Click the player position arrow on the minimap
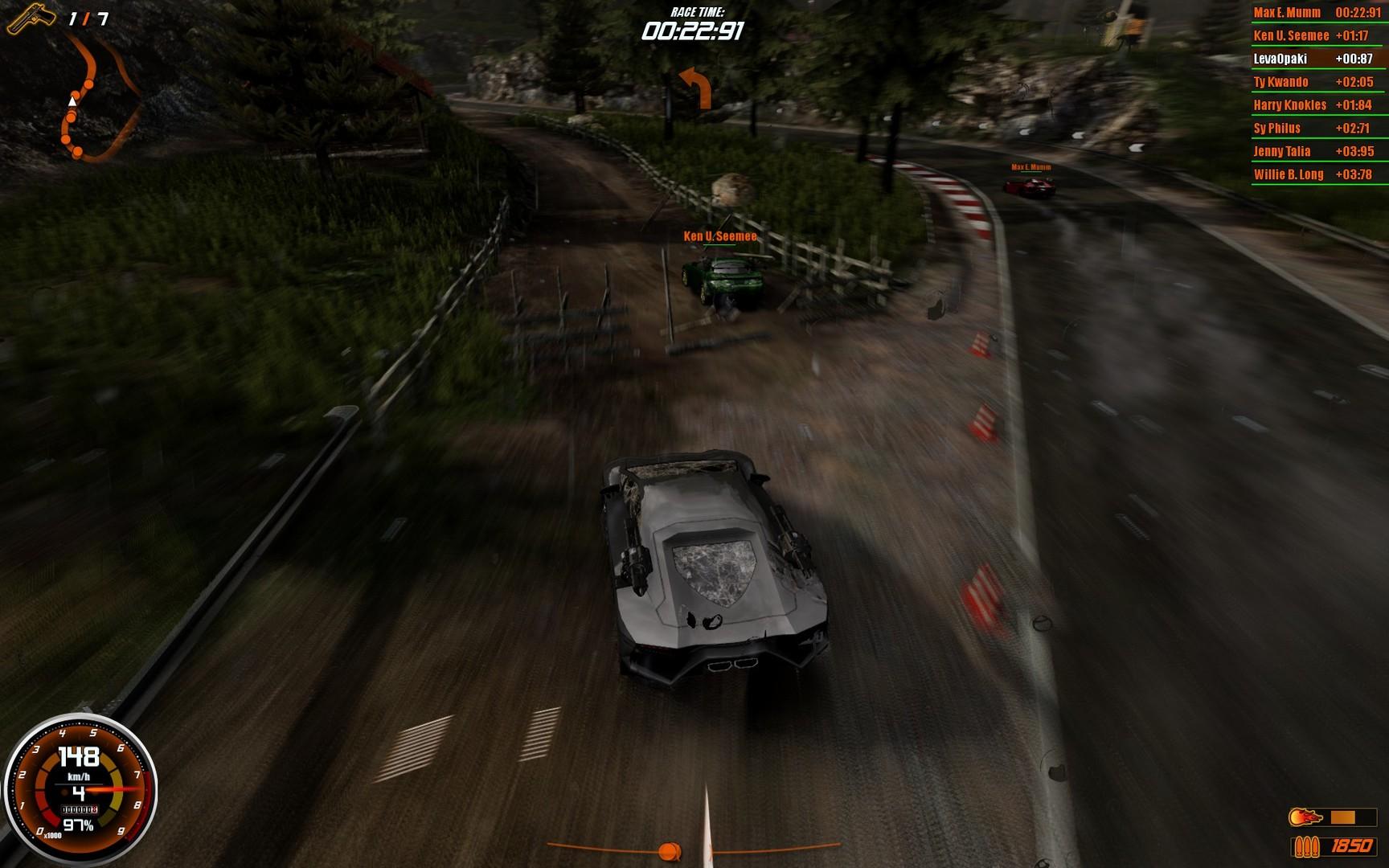Screen dimensions: 1389x868 click(x=72, y=103)
